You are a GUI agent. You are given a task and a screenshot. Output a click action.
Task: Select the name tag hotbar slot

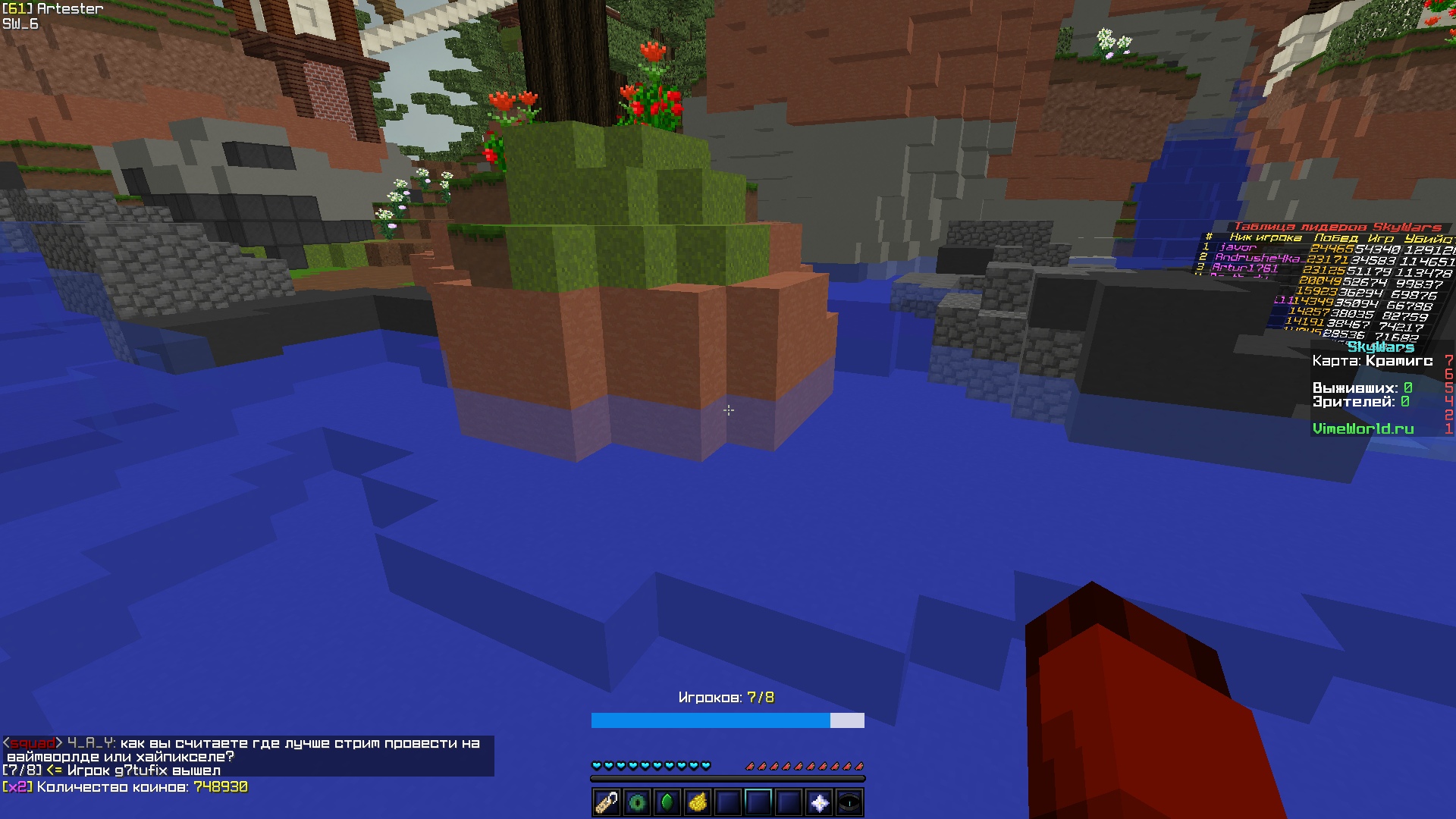tap(607, 802)
